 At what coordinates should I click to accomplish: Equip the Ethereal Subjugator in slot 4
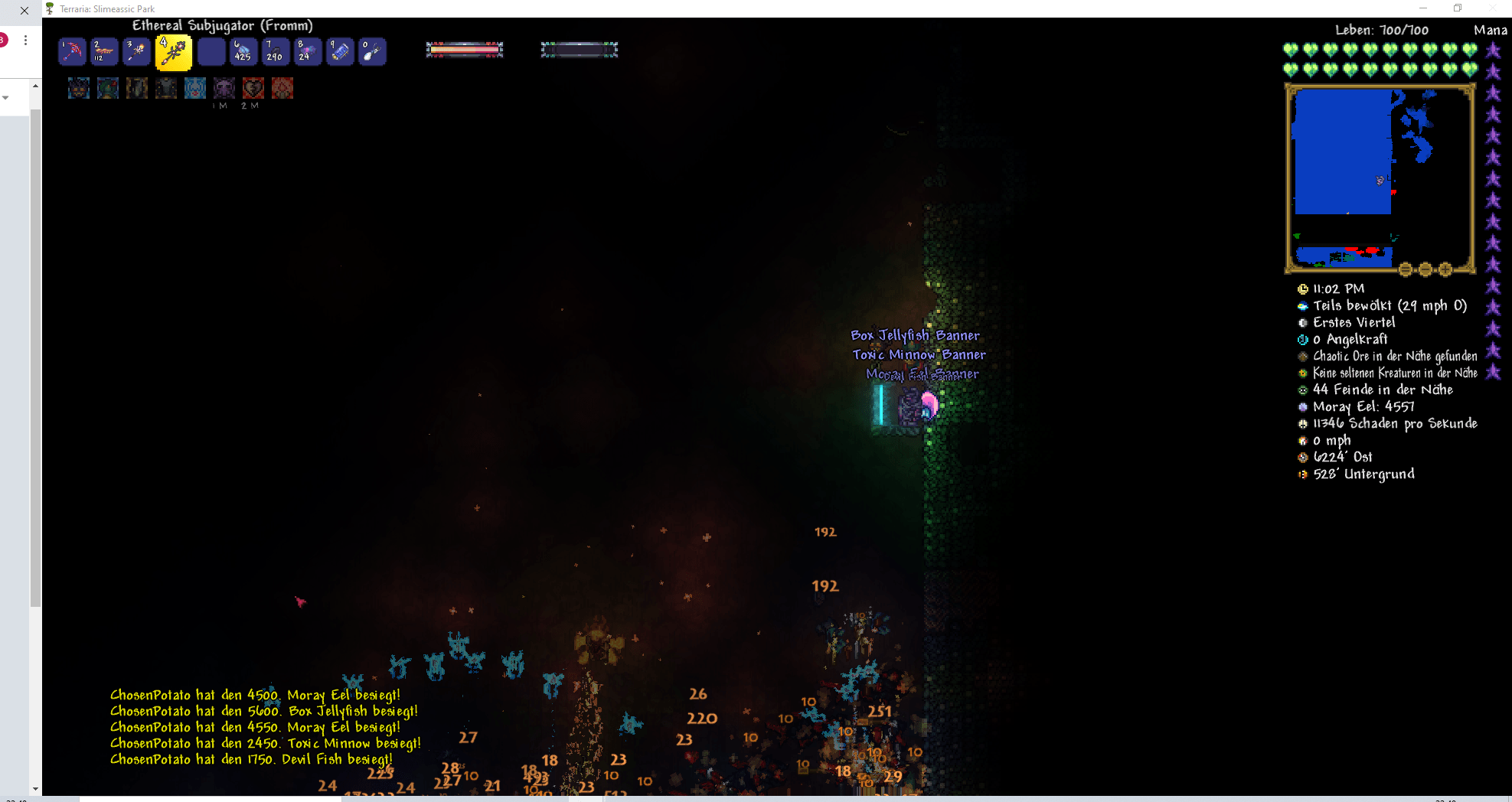pos(174,51)
